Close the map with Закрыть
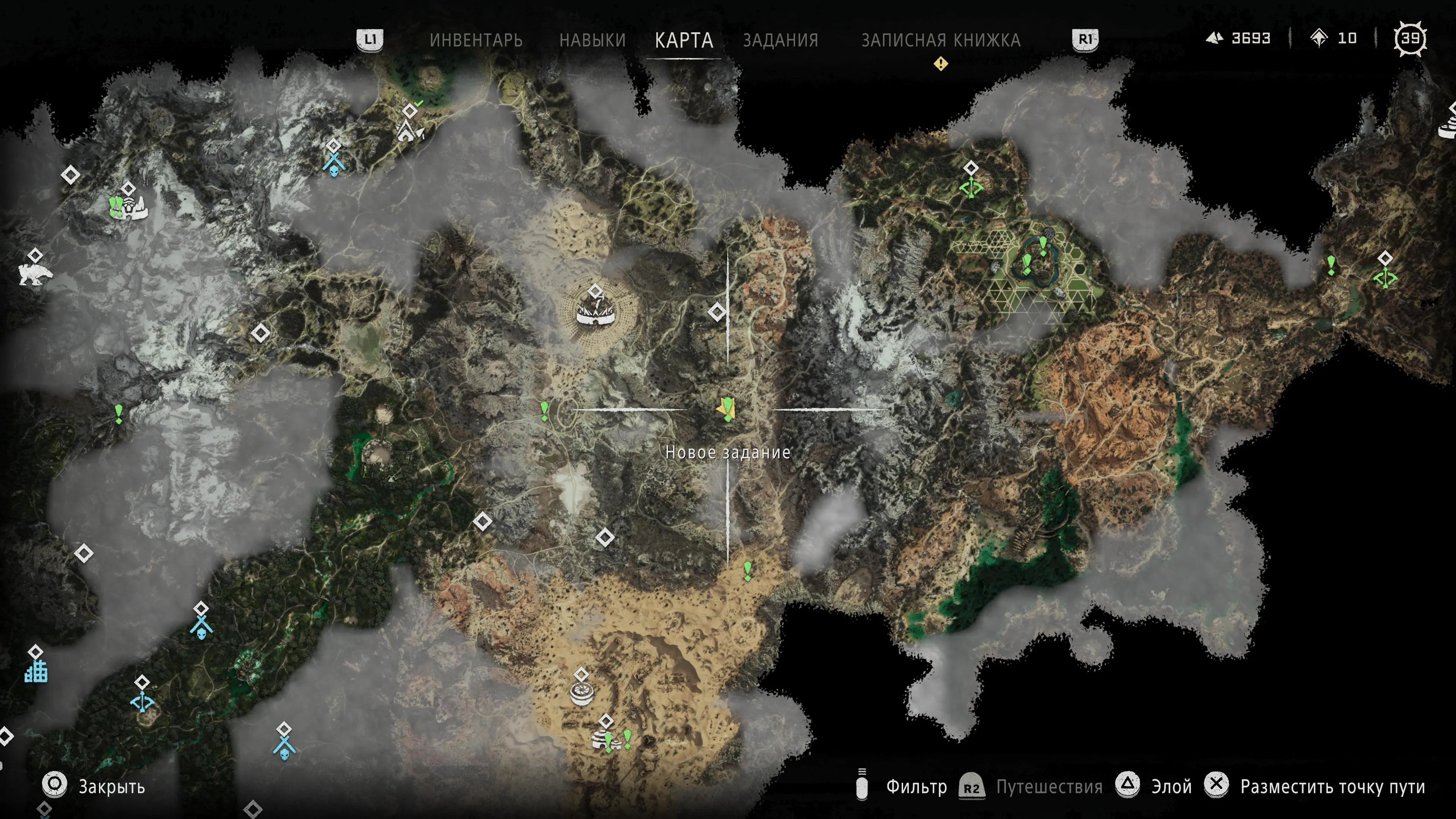 (111, 786)
